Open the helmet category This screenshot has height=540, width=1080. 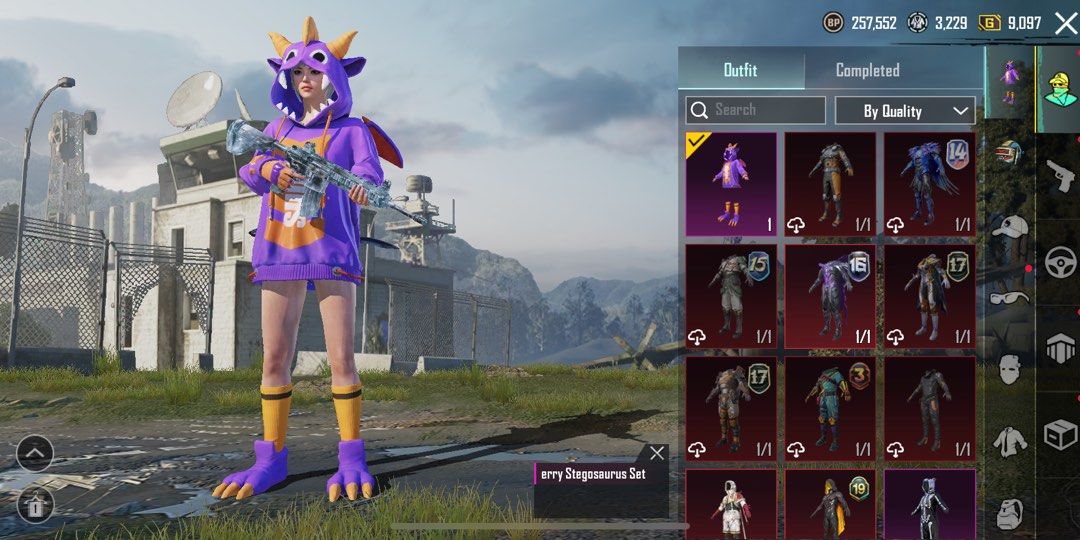(x=1008, y=152)
